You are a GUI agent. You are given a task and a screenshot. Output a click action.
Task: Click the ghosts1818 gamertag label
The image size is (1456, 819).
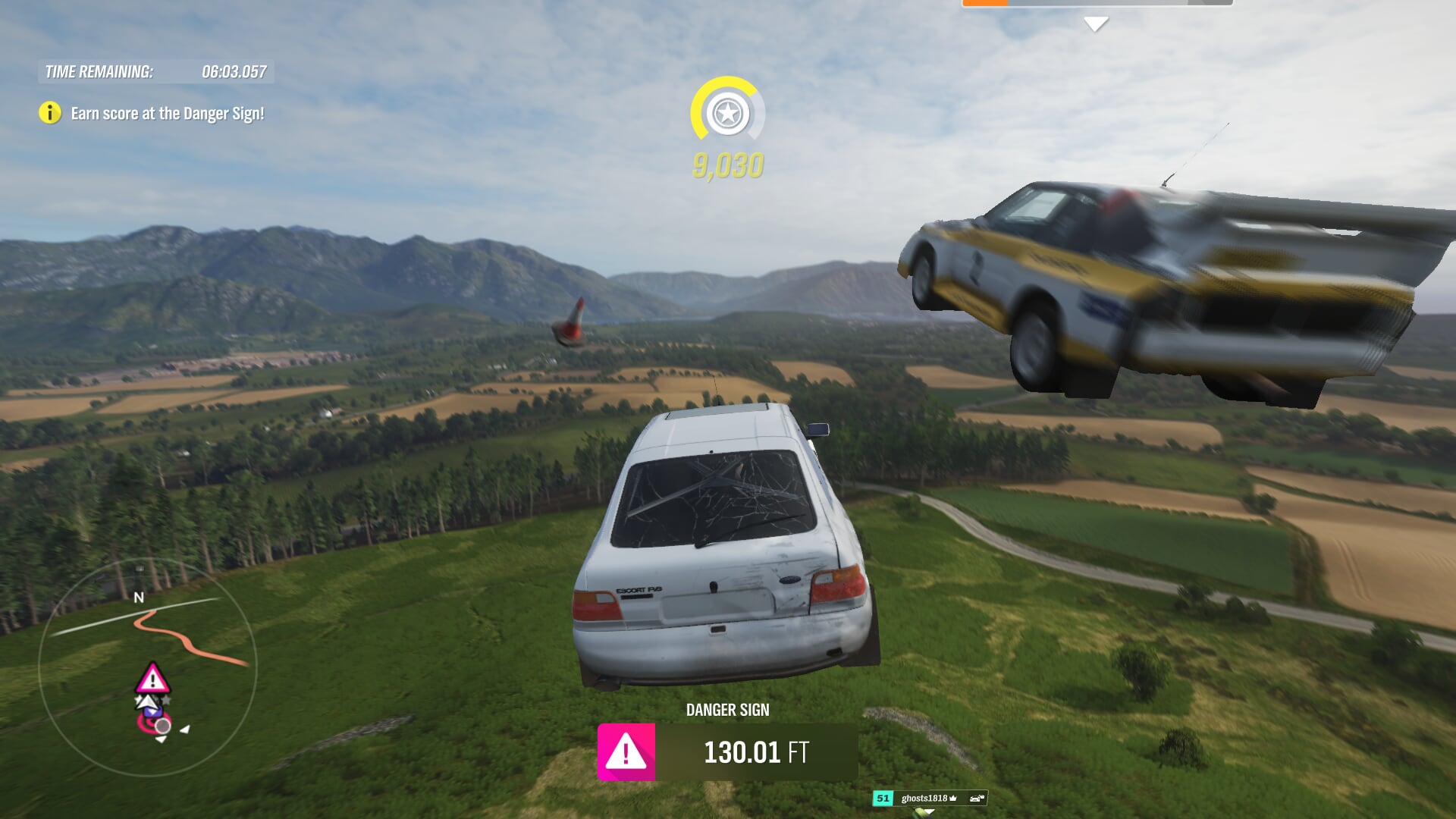[x=924, y=799]
